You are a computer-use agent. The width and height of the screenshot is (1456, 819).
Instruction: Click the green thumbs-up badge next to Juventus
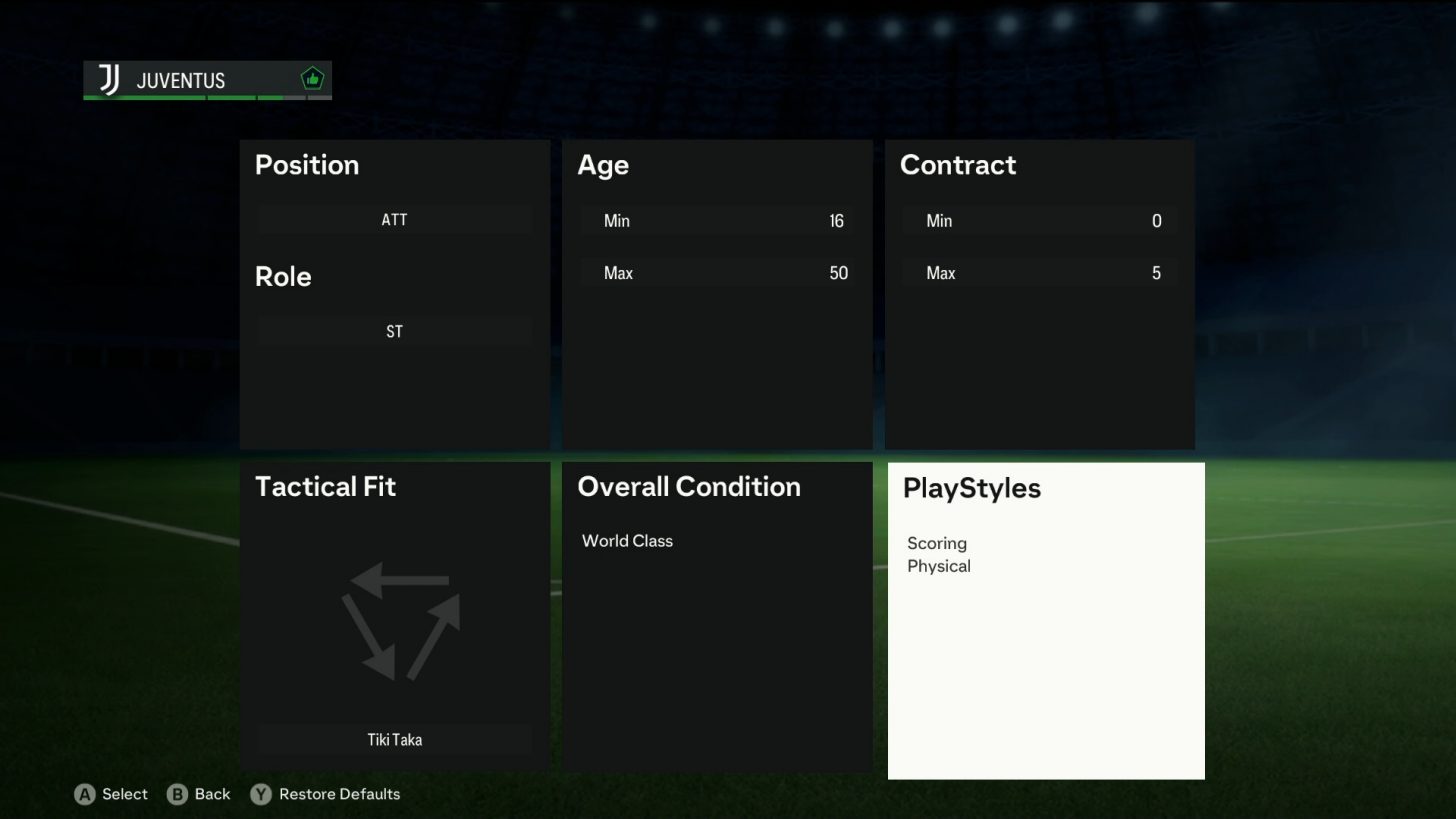(311, 77)
